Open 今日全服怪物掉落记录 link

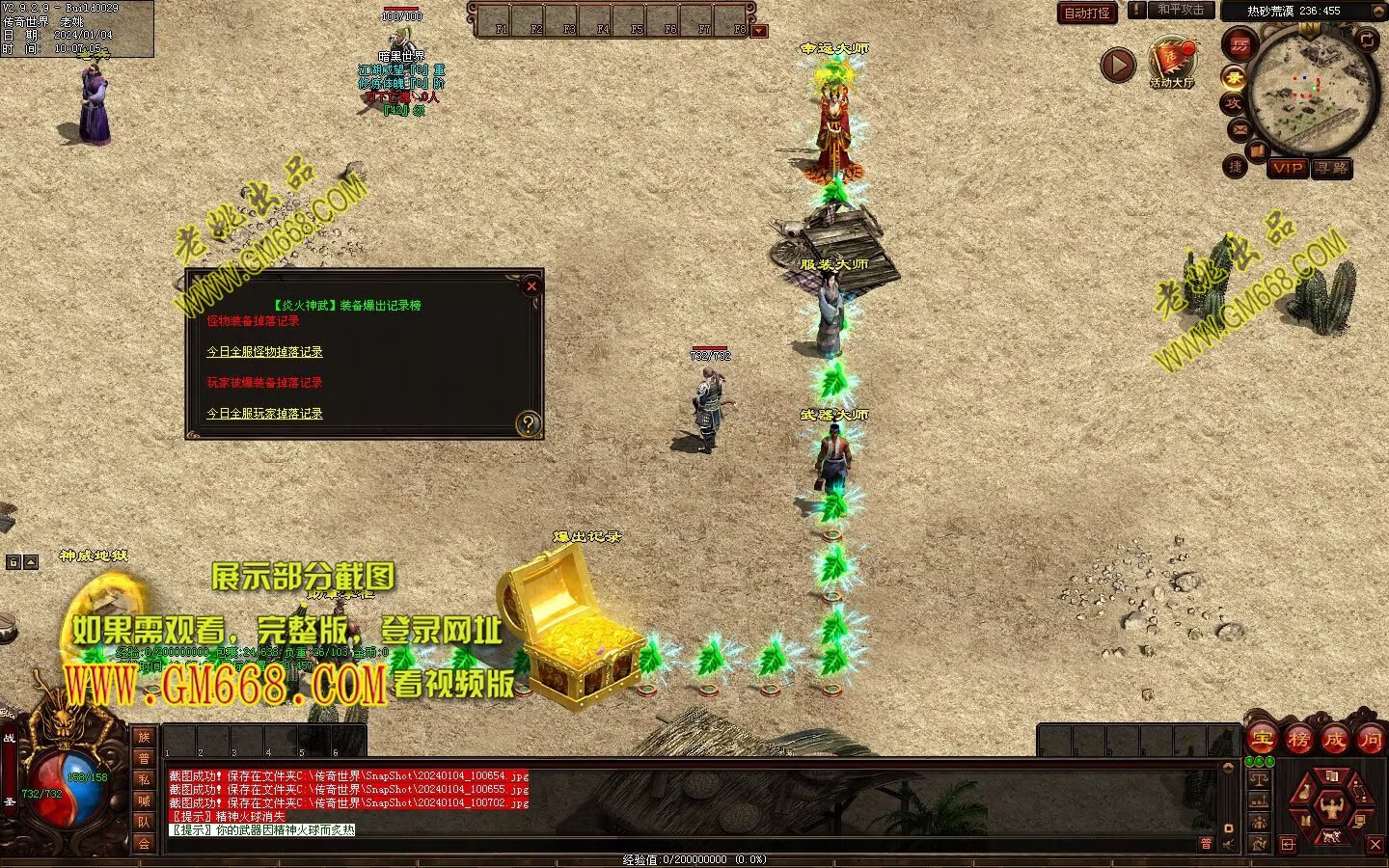click(264, 352)
